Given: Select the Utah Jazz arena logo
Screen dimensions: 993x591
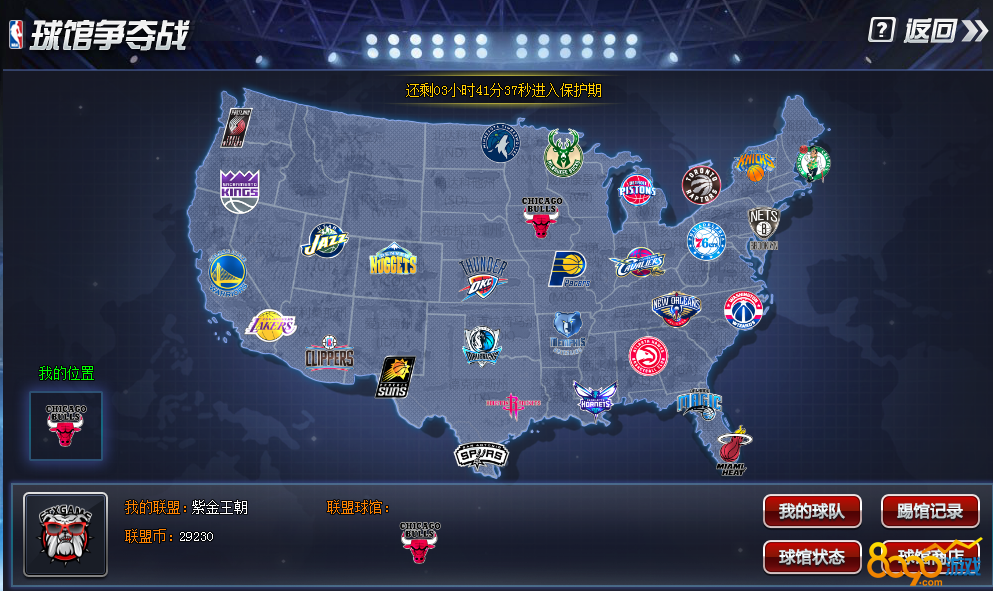Looking at the screenshot, I should point(325,243).
